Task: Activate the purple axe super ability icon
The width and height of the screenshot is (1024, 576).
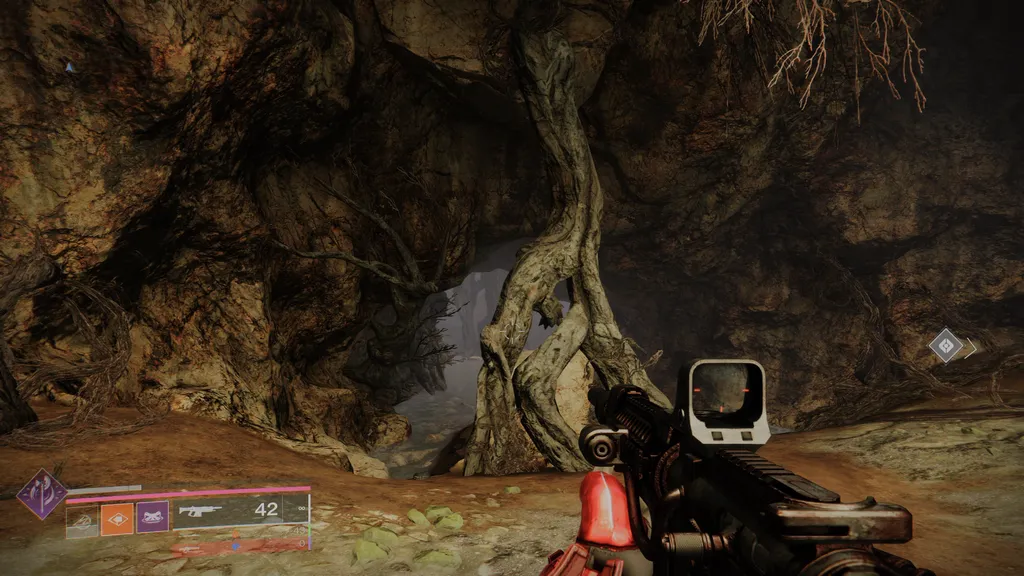Action: 42,494
